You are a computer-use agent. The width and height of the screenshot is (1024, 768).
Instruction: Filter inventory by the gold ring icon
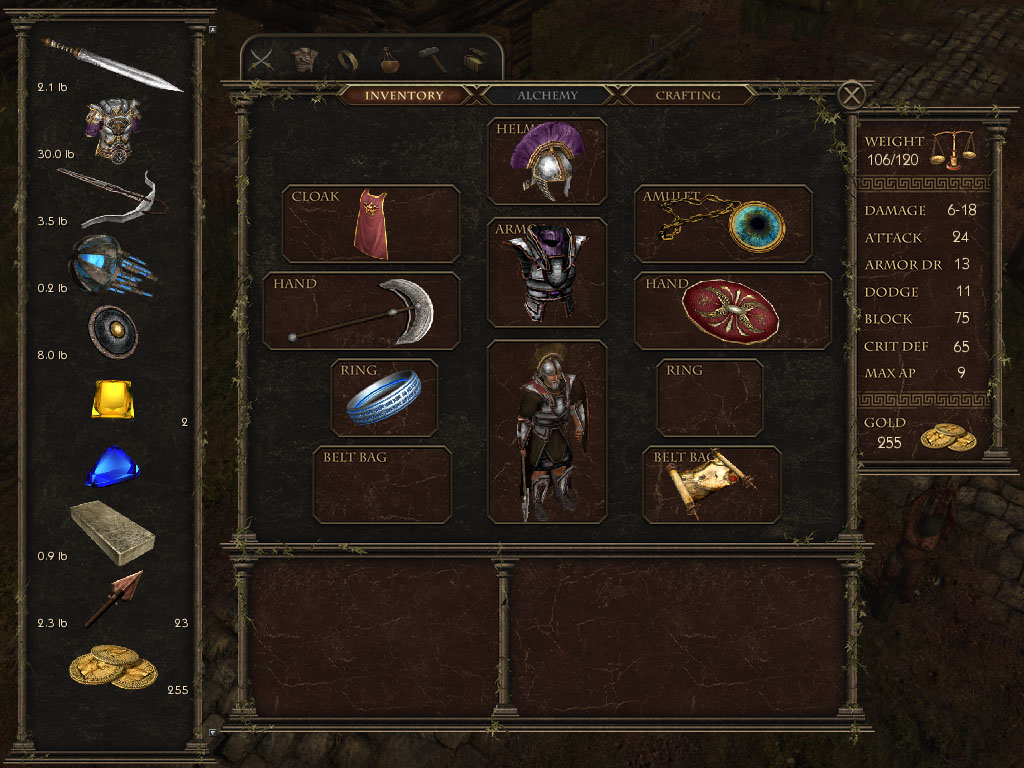click(347, 60)
